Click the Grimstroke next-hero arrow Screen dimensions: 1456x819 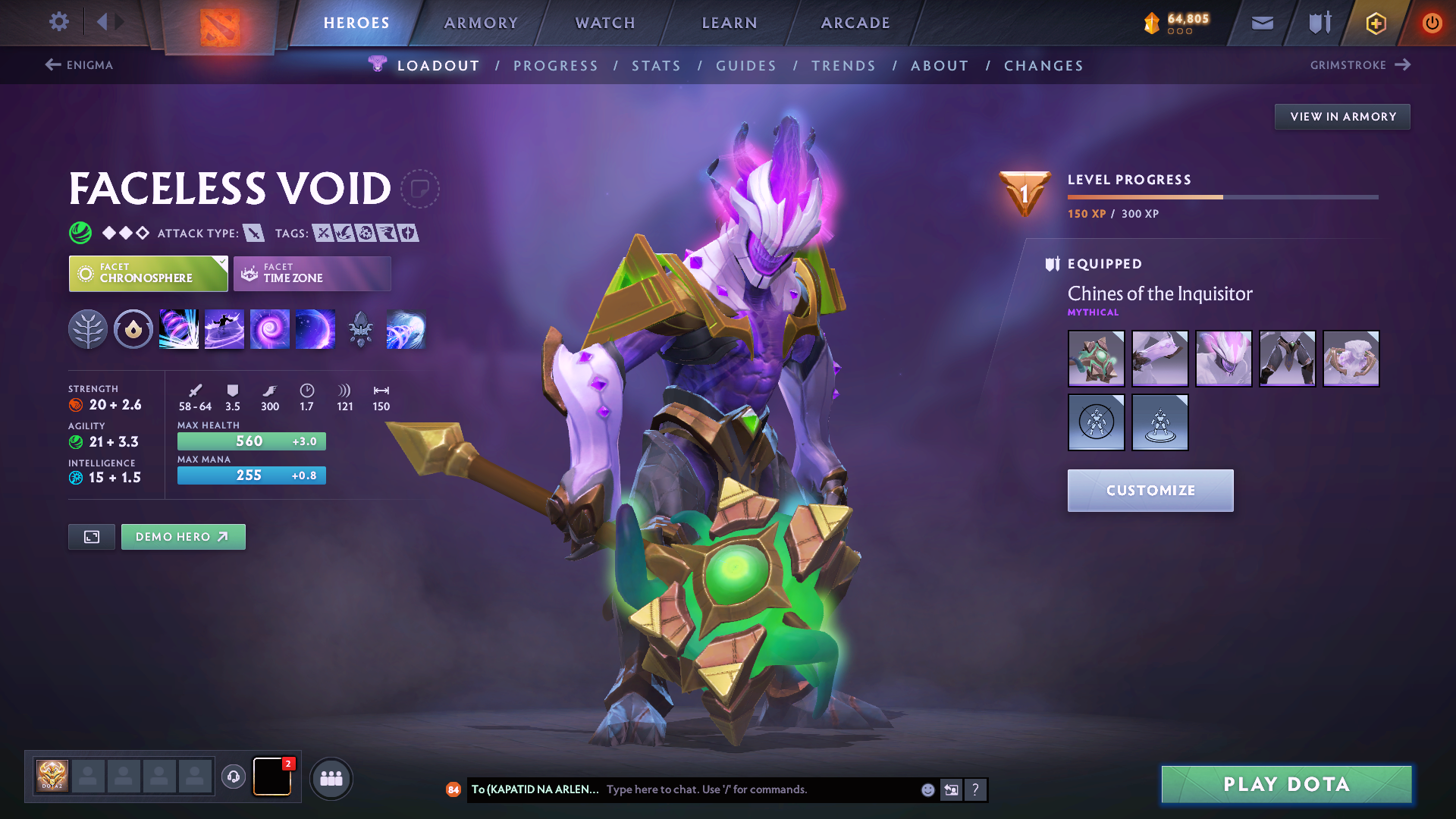1400,65
